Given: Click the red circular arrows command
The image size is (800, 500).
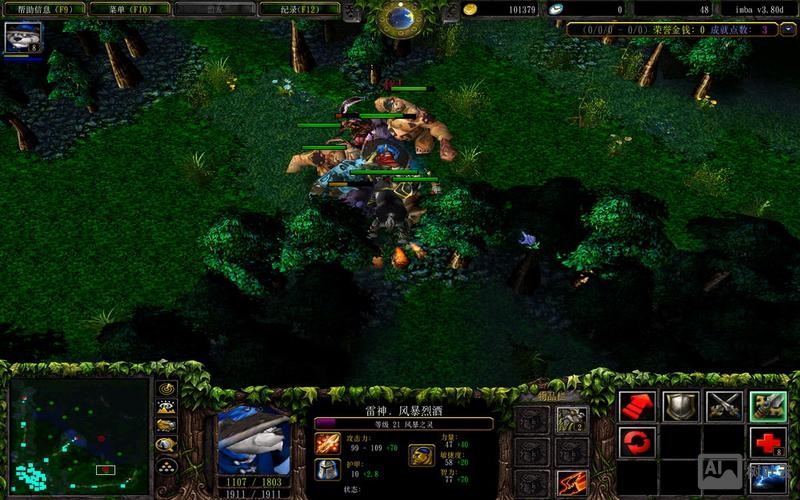Looking at the screenshot, I should (x=637, y=442).
